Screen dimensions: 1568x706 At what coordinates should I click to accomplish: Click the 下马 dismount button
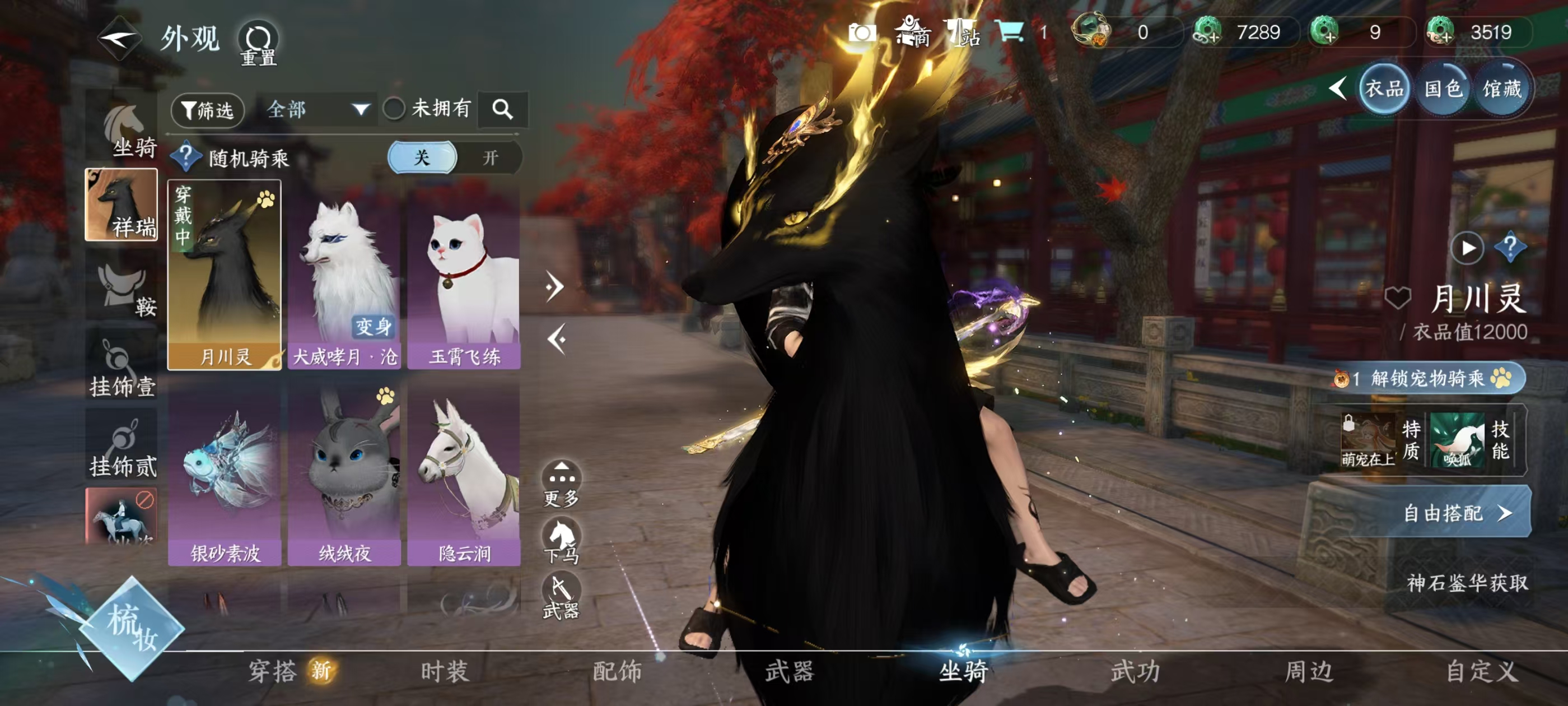(561, 540)
